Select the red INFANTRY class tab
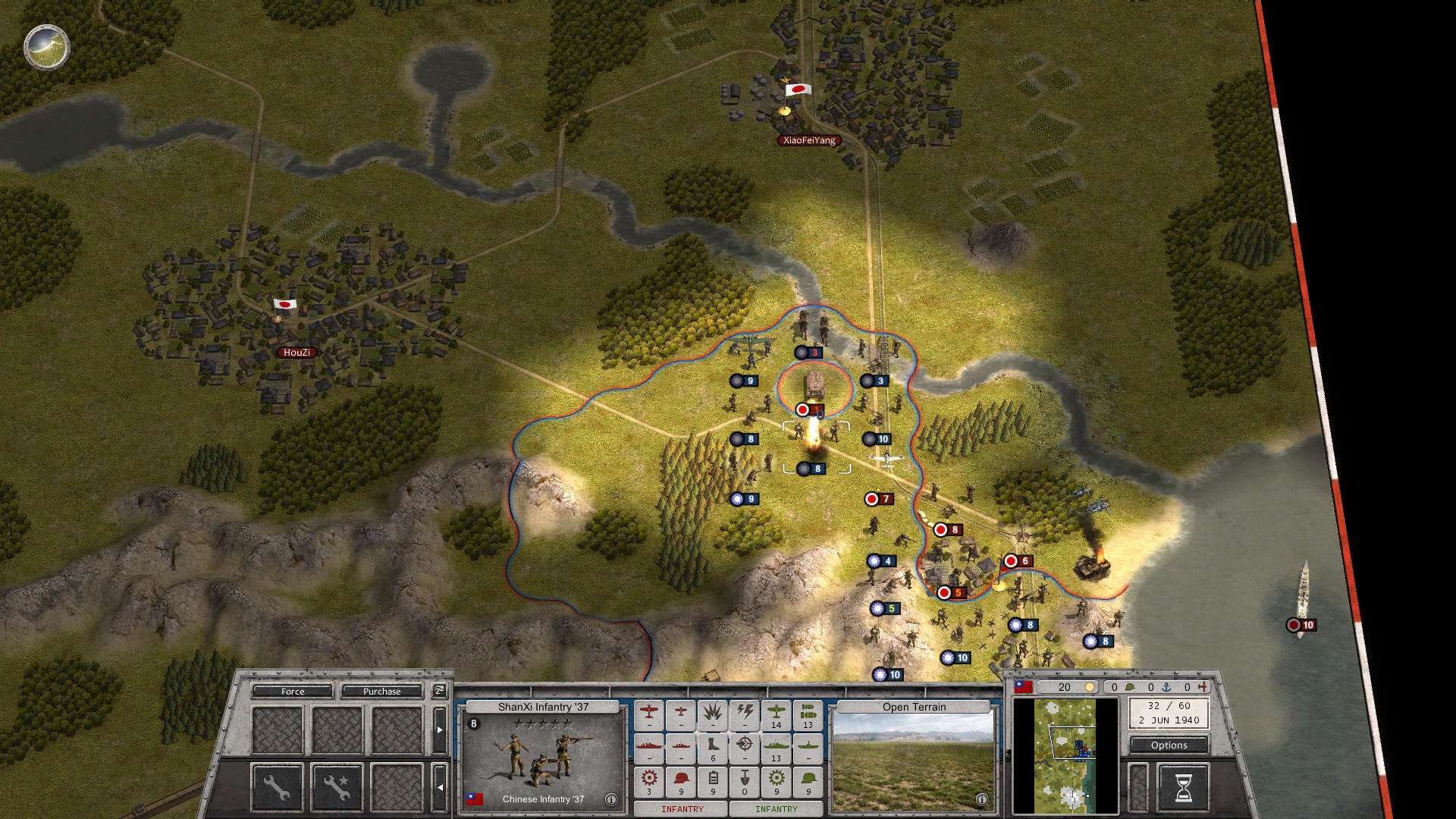This screenshot has width=1456, height=819. [x=681, y=810]
